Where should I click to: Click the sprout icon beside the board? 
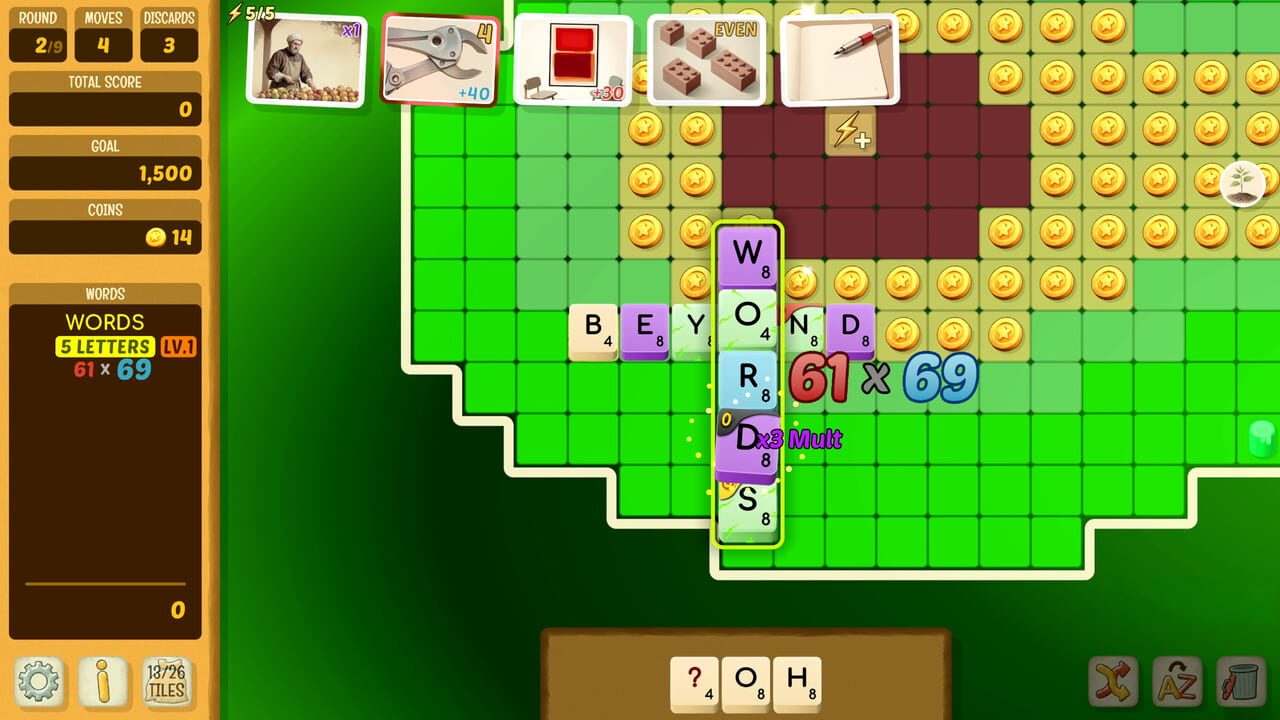(1243, 183)
